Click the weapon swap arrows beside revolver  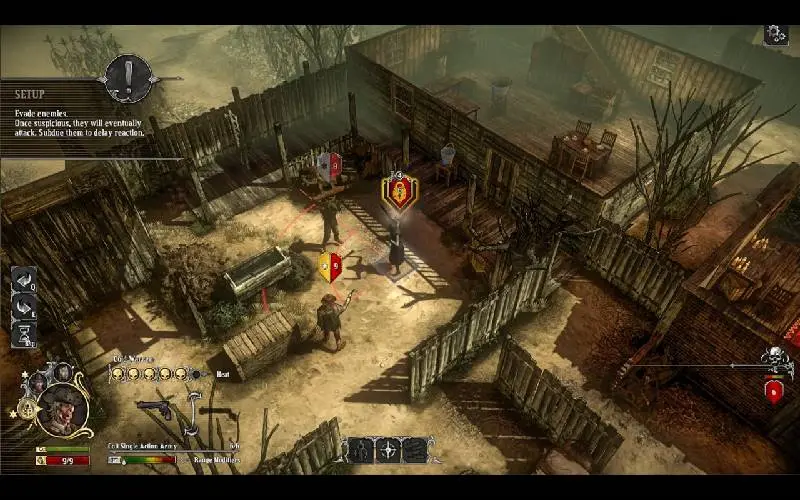[193, 412]
